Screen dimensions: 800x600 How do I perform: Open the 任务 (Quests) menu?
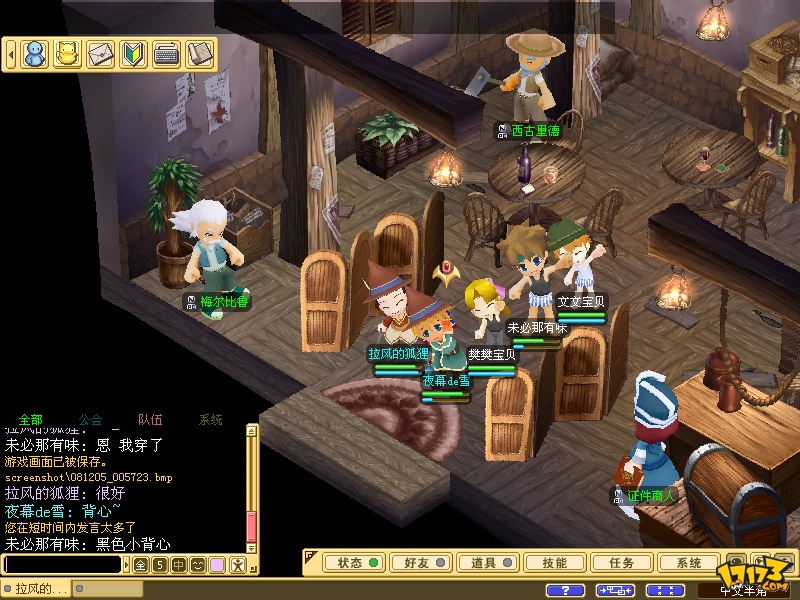pos(621,563)
